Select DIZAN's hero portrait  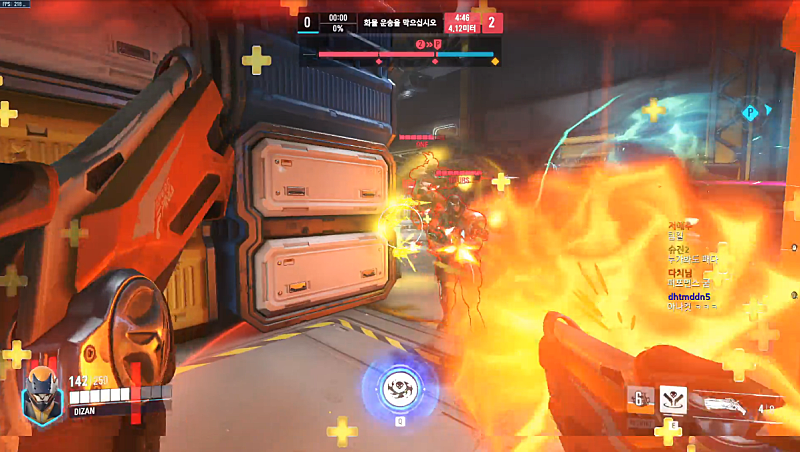41,385
